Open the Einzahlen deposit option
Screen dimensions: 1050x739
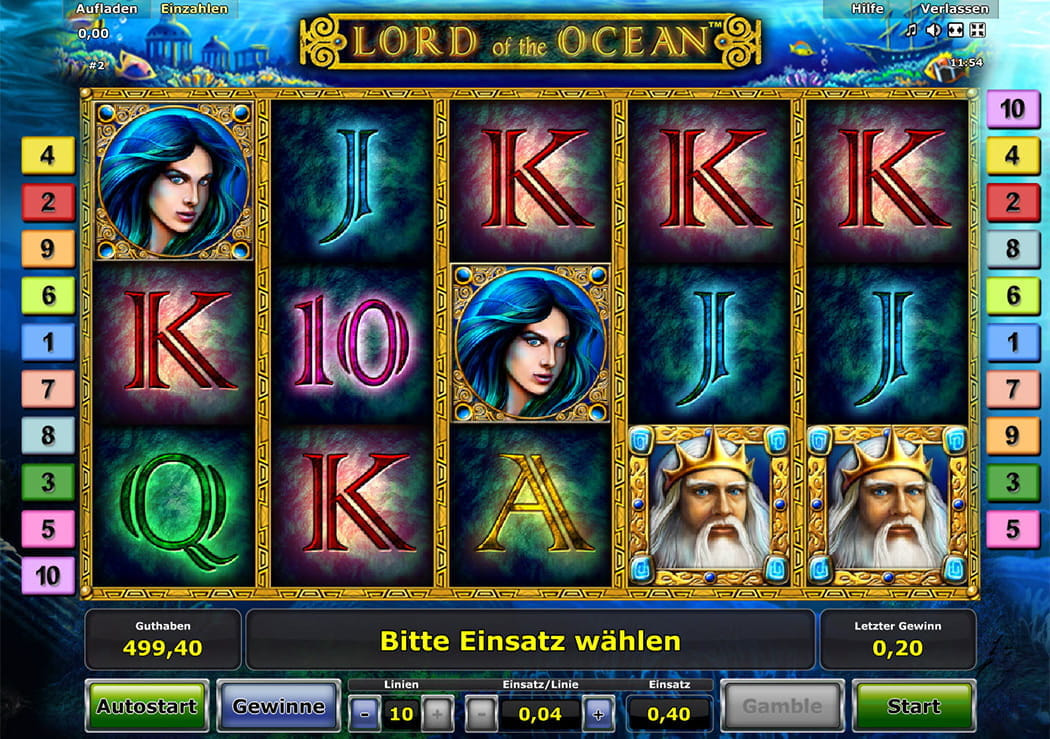(x=195, y=8)
